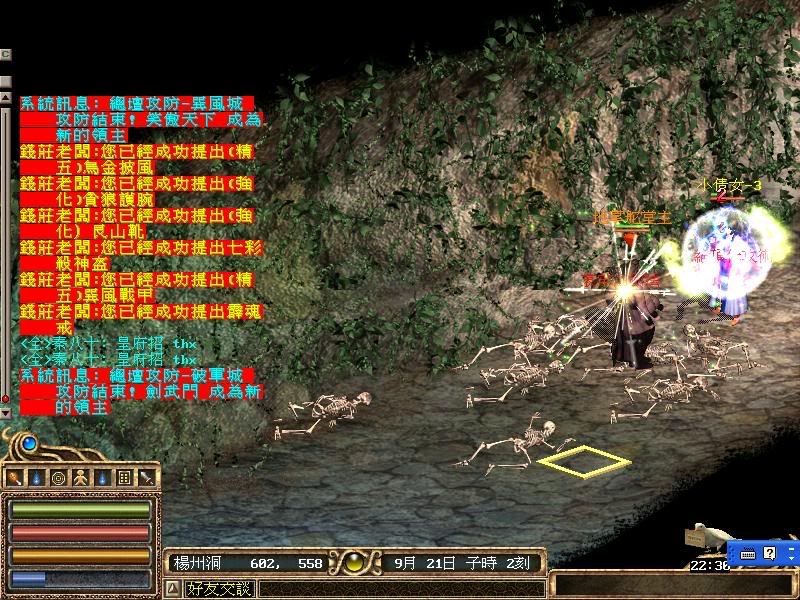
Task: Open the character figure panel
Action: (x=79, y=478)
